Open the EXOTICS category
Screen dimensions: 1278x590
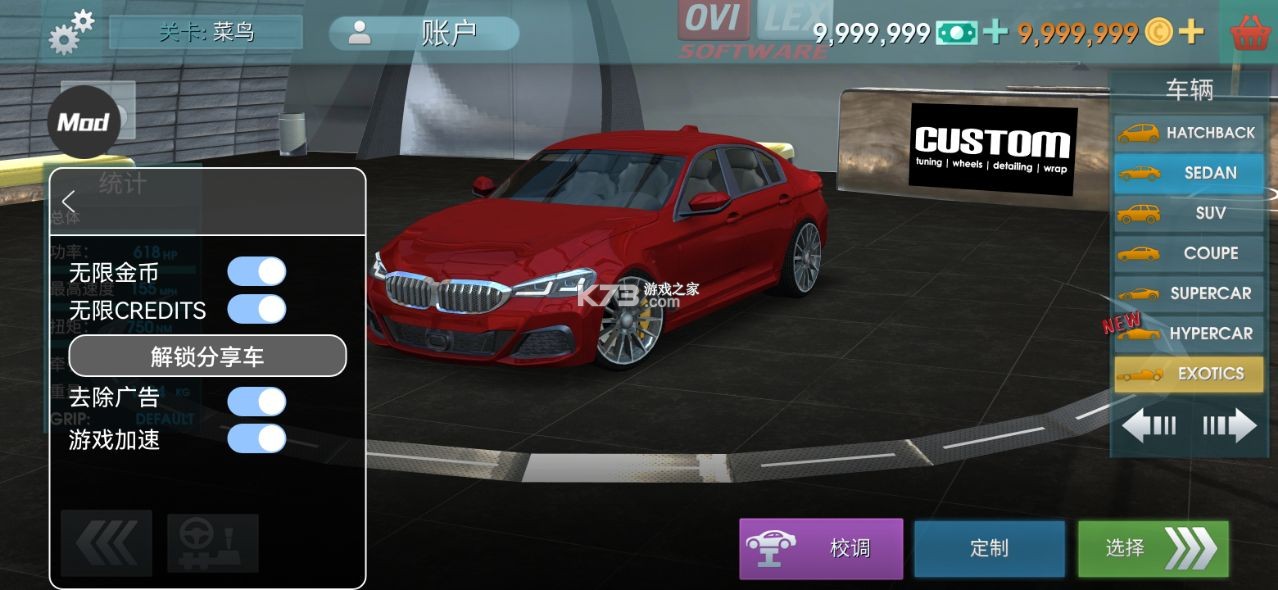pos(1189,374)
